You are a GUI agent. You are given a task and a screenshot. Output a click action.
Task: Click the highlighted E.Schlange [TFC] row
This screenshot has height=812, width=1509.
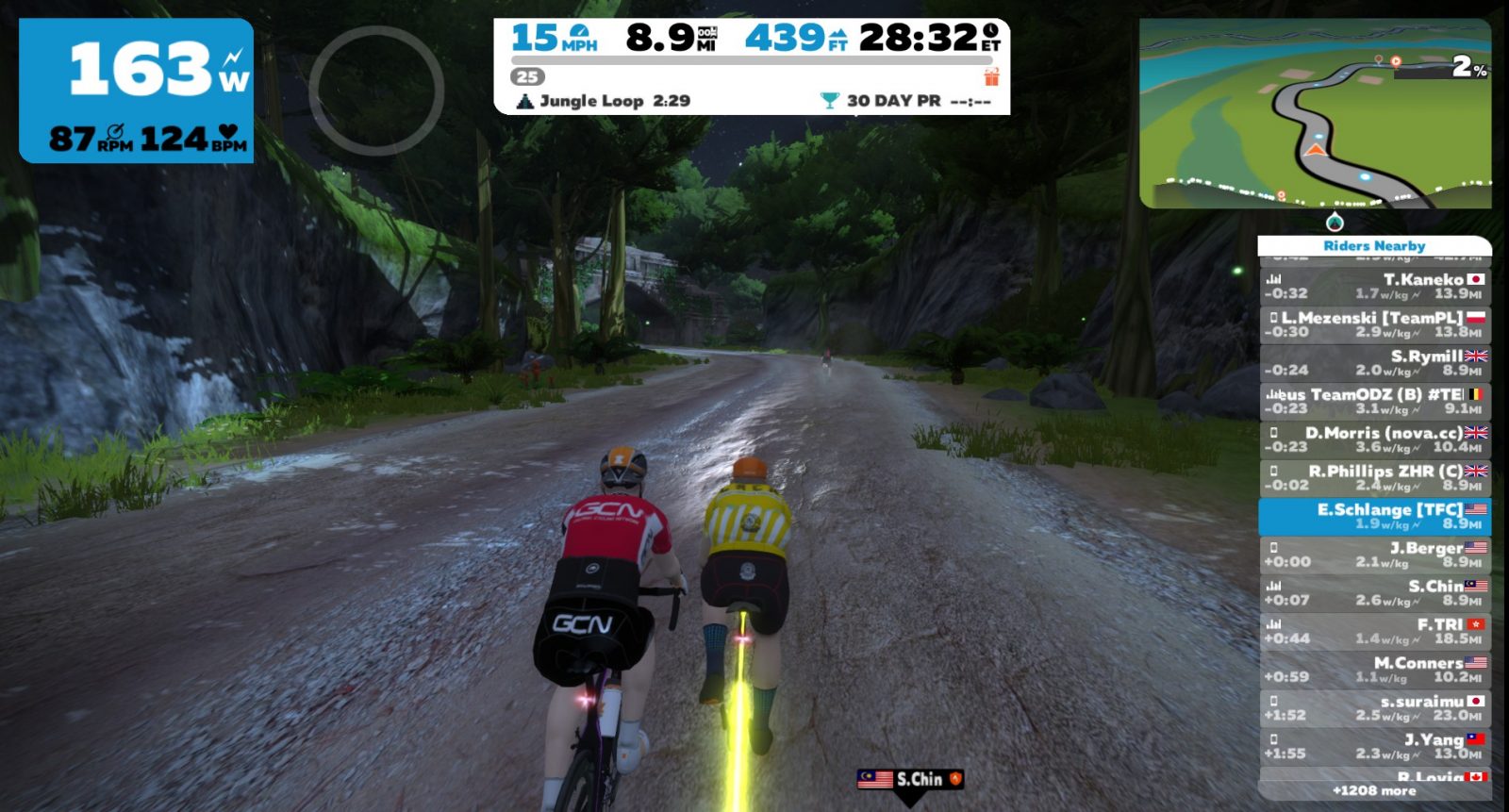click(x=1374, y=516)
